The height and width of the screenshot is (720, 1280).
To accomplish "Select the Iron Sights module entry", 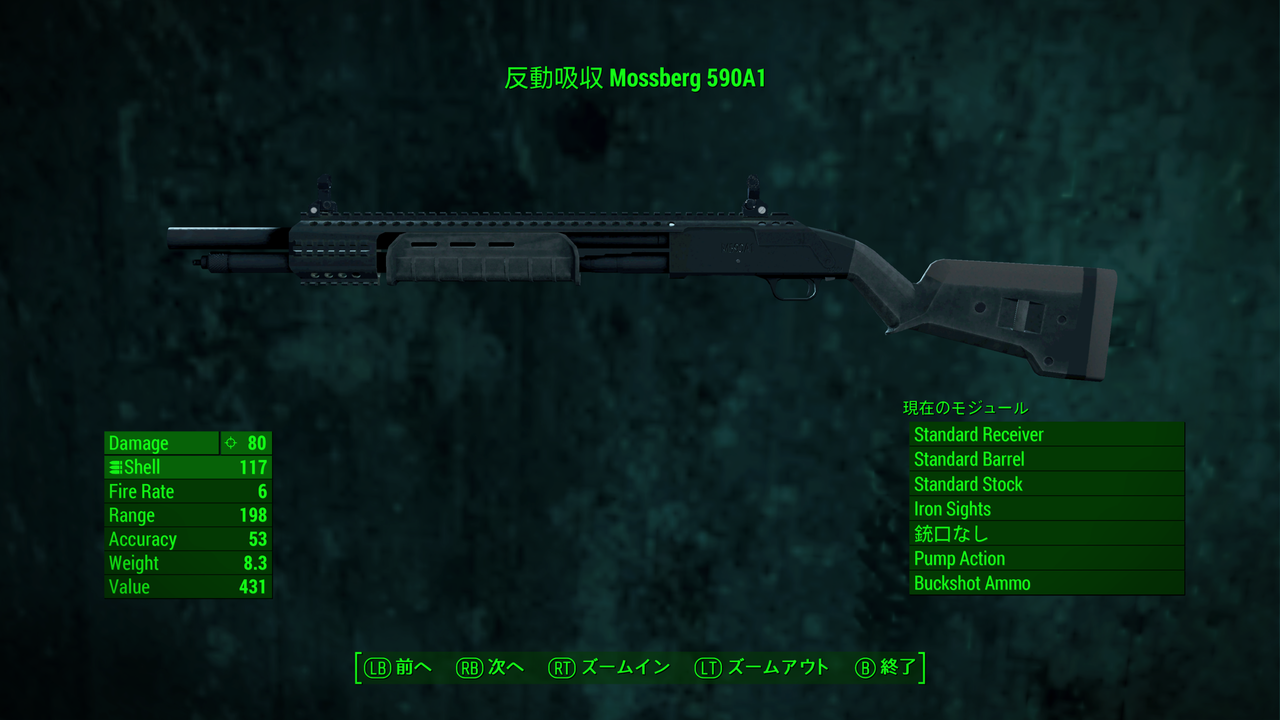I will click(x=1046, y=509).
